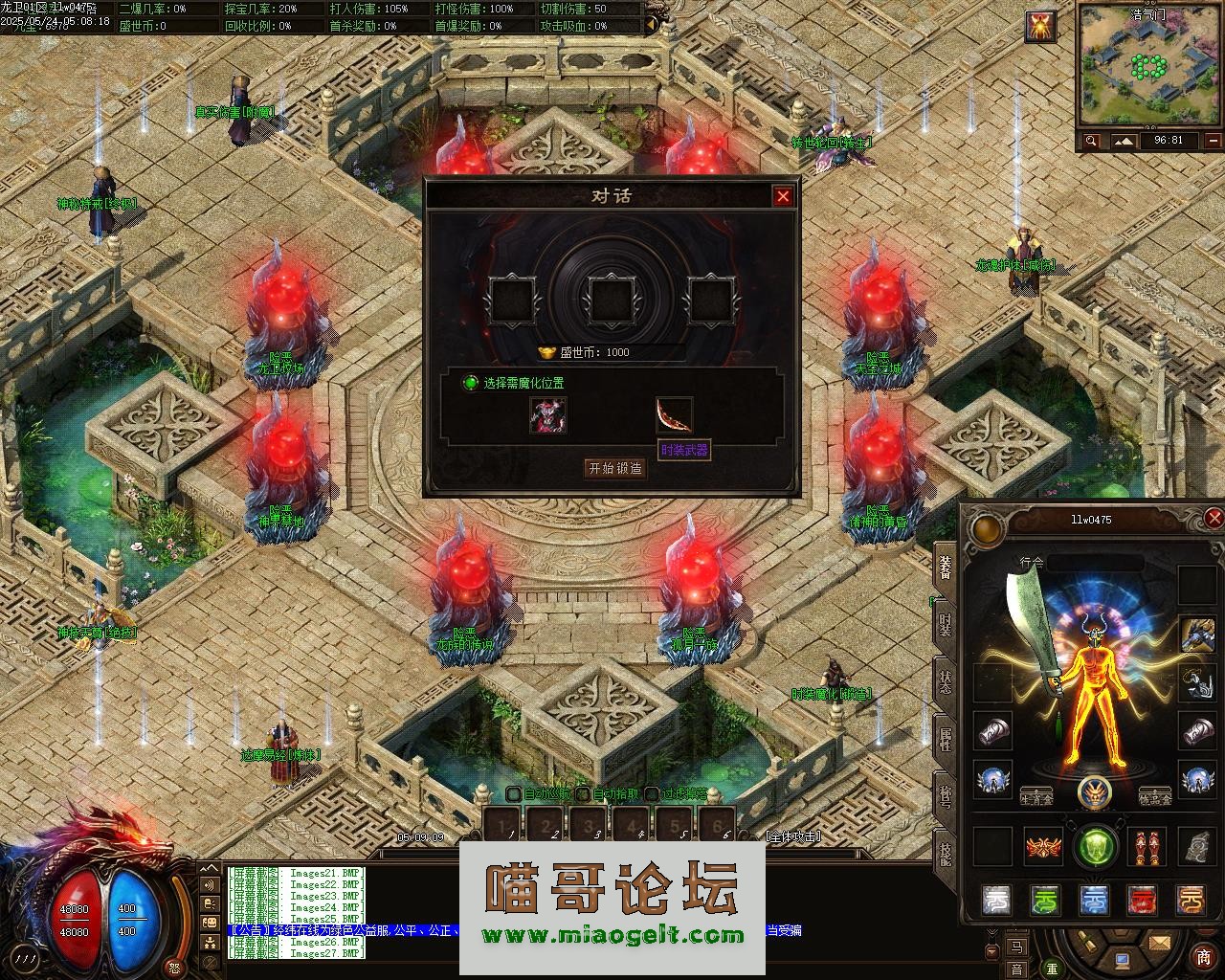Viewport: 1225px width, 980px height.
Task: Click the 开始锻造 start forging button
Action: pos(615,468)
